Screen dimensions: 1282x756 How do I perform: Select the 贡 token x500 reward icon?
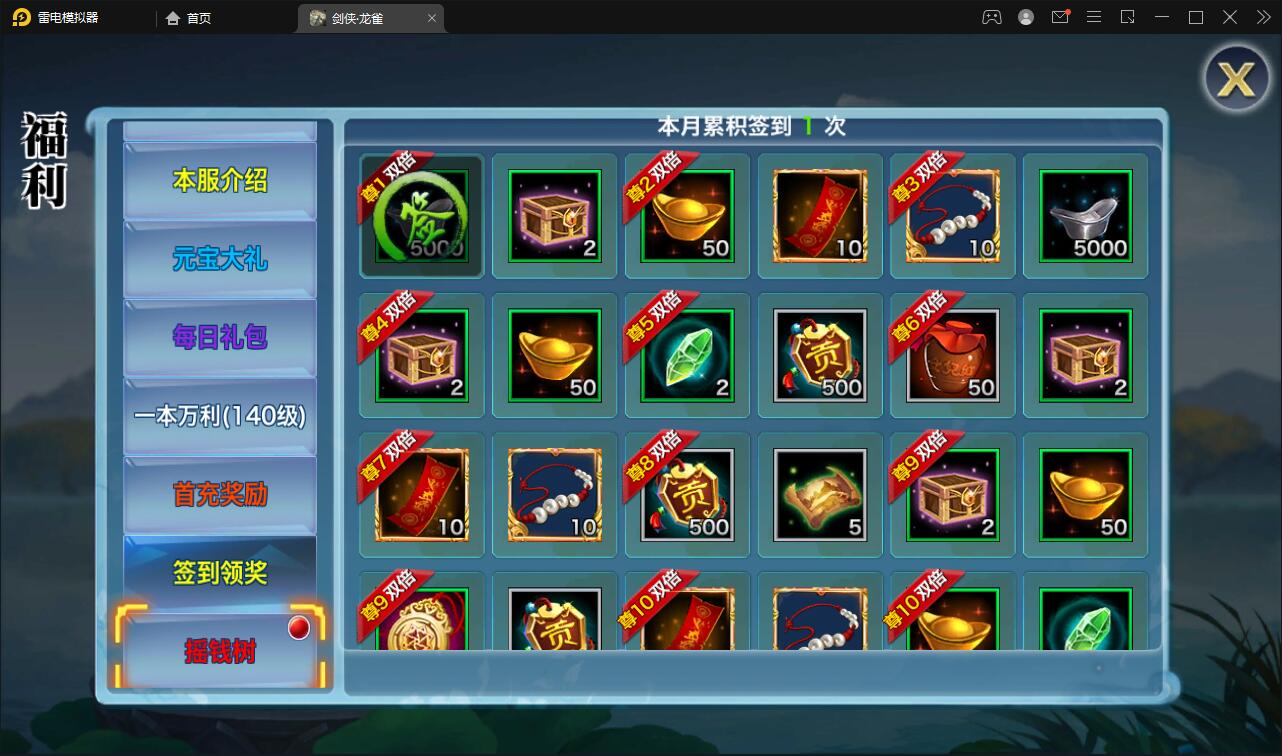[820, 355]
